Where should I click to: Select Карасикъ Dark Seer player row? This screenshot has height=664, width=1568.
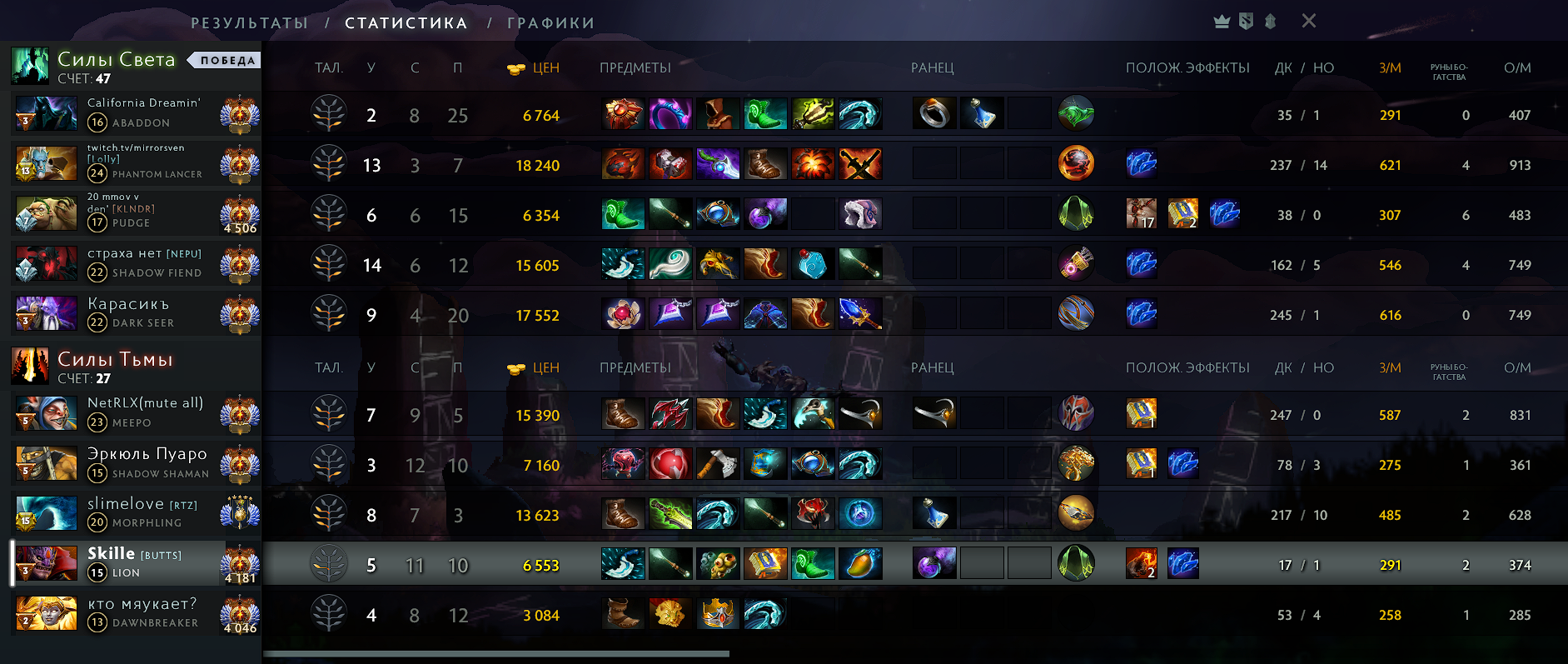click(142, 314)
